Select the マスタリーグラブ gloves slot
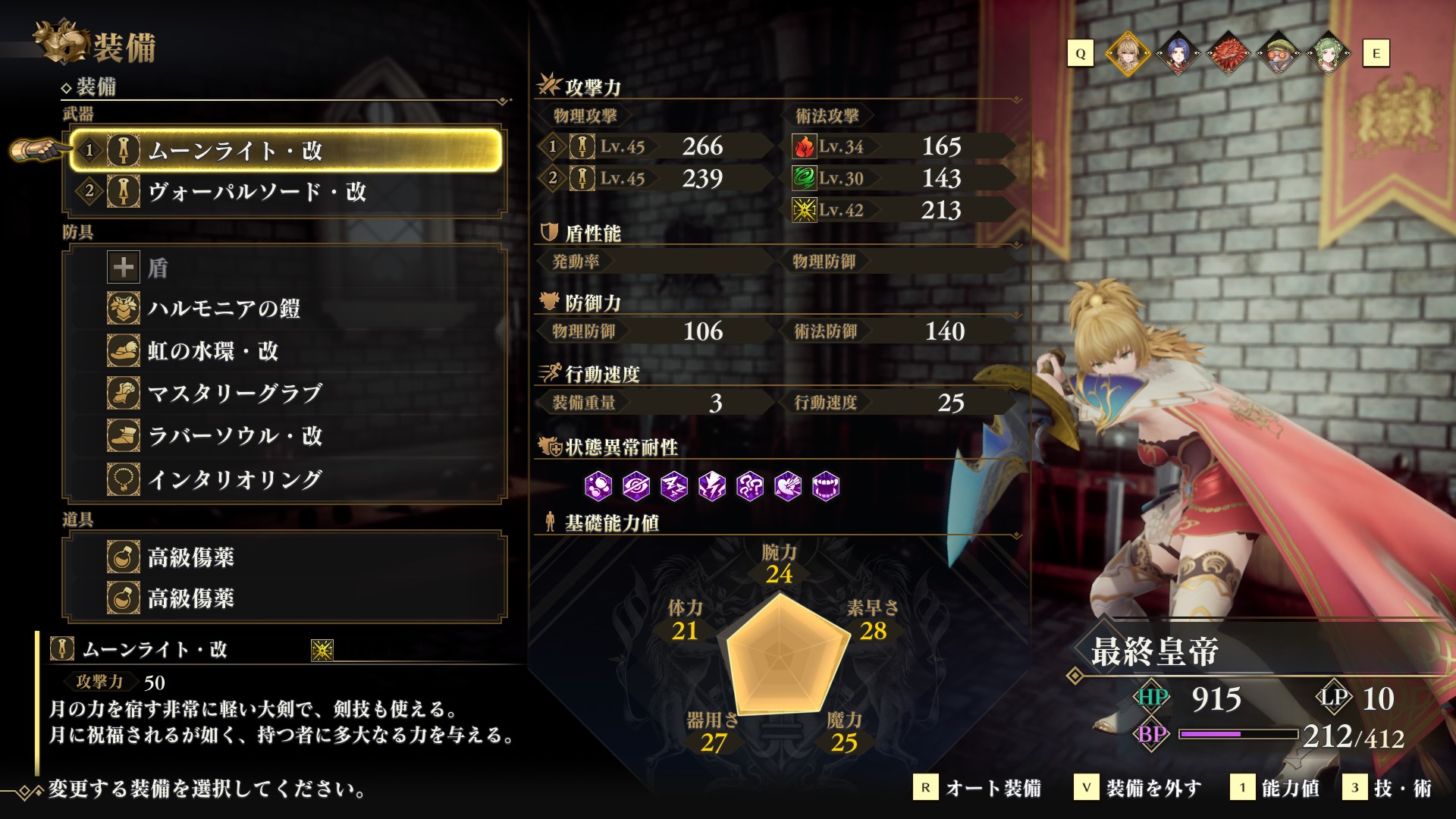 [285, 394]
